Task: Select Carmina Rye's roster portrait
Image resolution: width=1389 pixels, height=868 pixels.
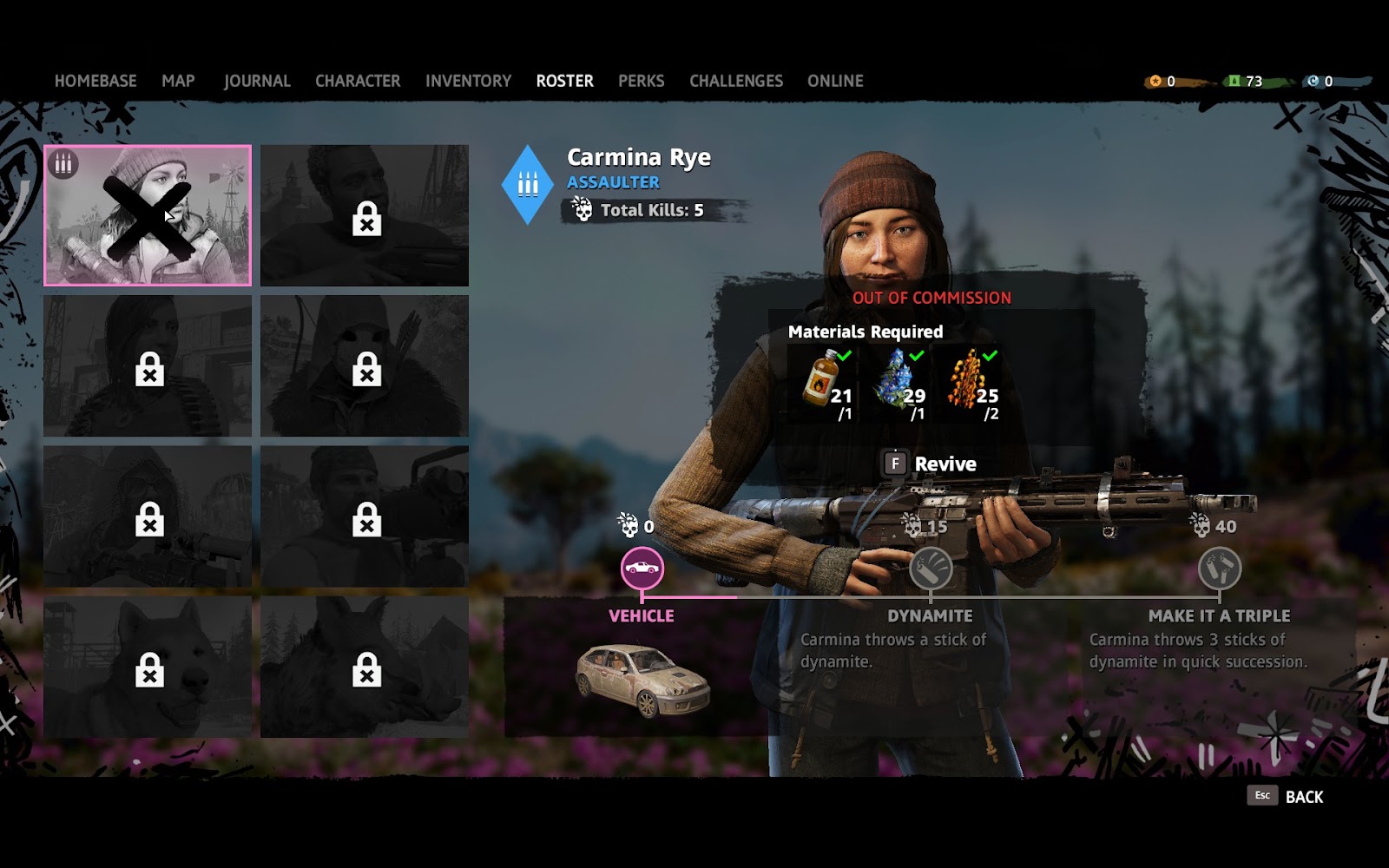Action: pos(148,215)
